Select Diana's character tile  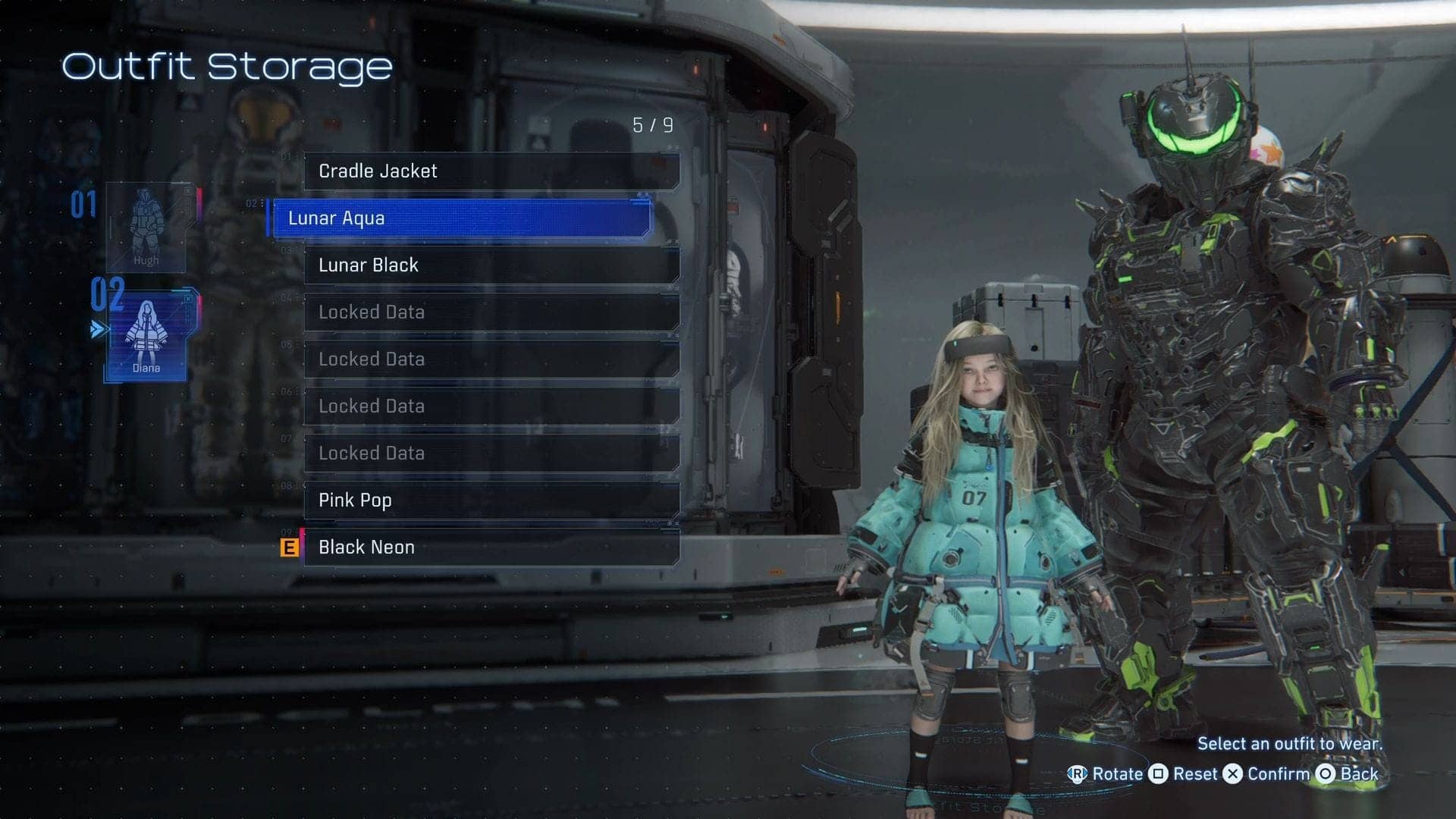[x=148, y=335]
